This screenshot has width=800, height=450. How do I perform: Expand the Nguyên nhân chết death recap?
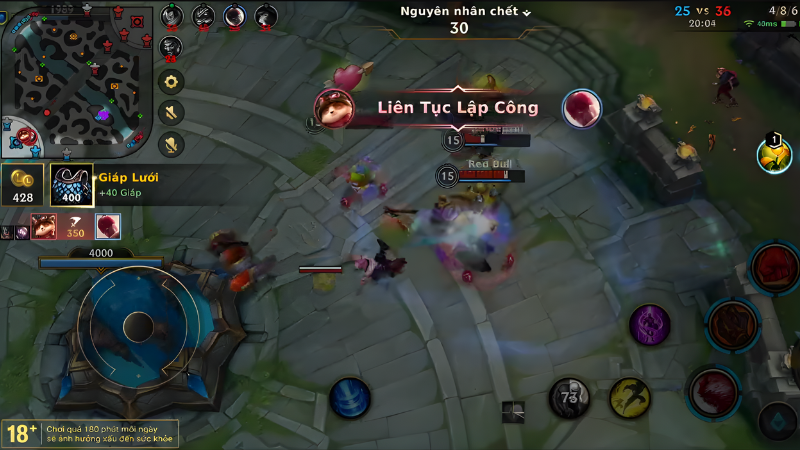[465, 11]
